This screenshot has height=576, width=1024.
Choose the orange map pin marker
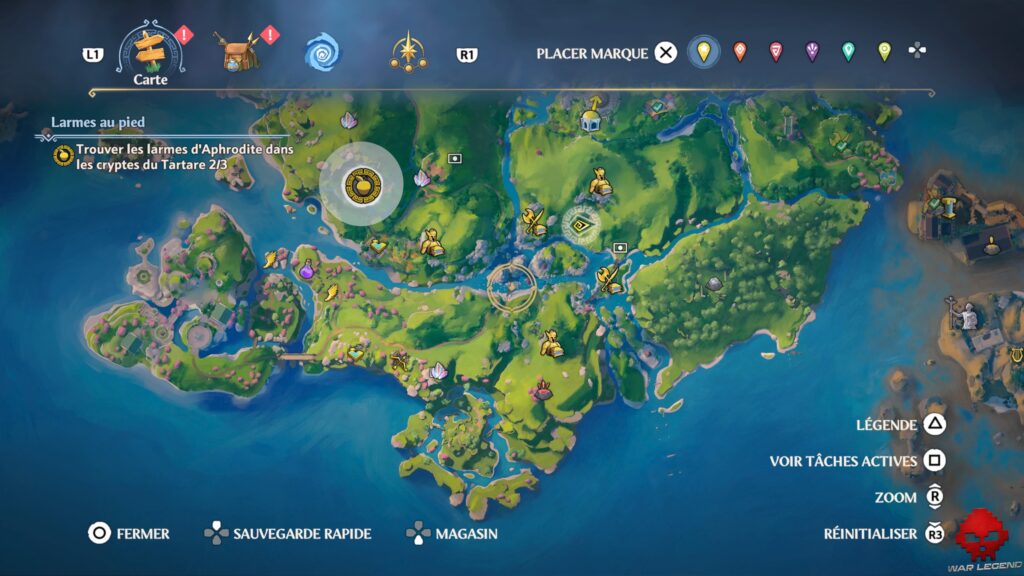[x=740, y=52]
